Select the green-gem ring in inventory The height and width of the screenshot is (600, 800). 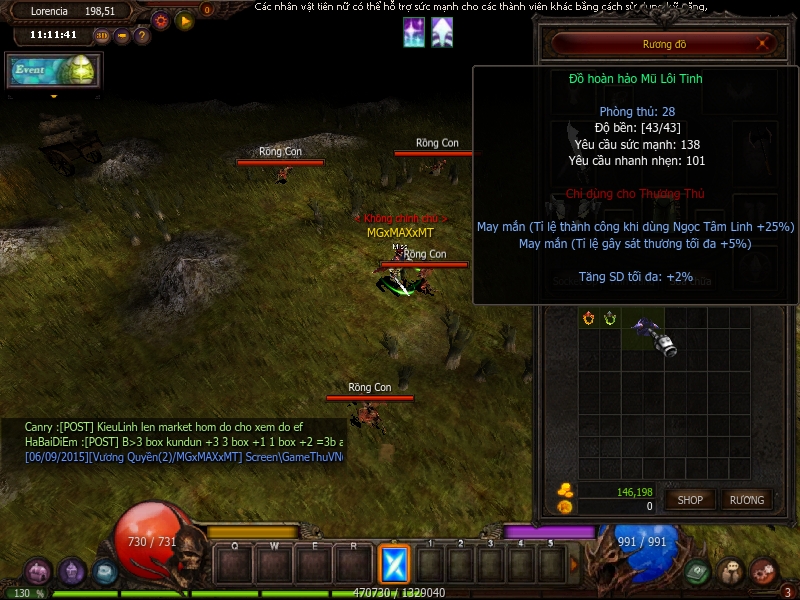pyautogui.click(x=609, y=318)
